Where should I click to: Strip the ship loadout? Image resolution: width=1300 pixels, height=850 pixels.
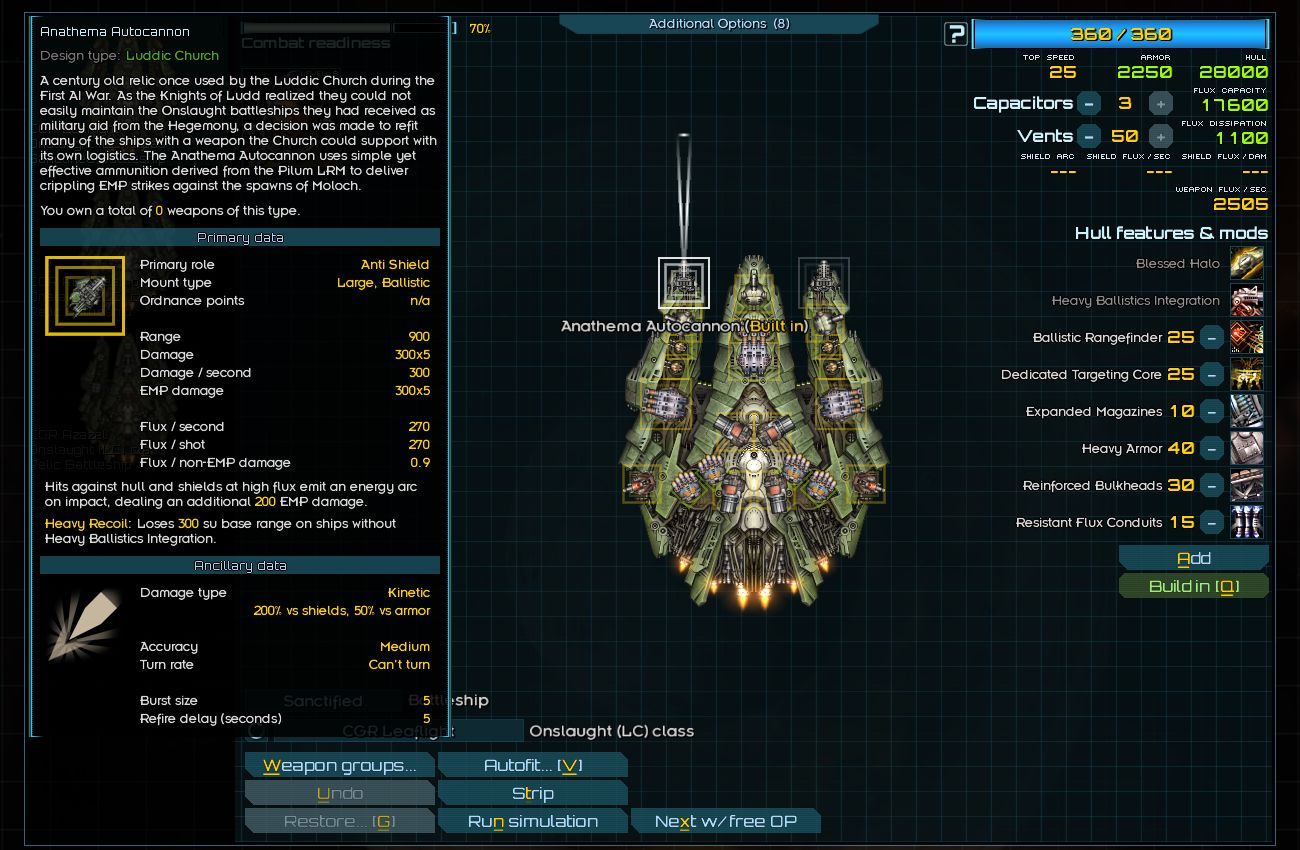pos(532,794)
